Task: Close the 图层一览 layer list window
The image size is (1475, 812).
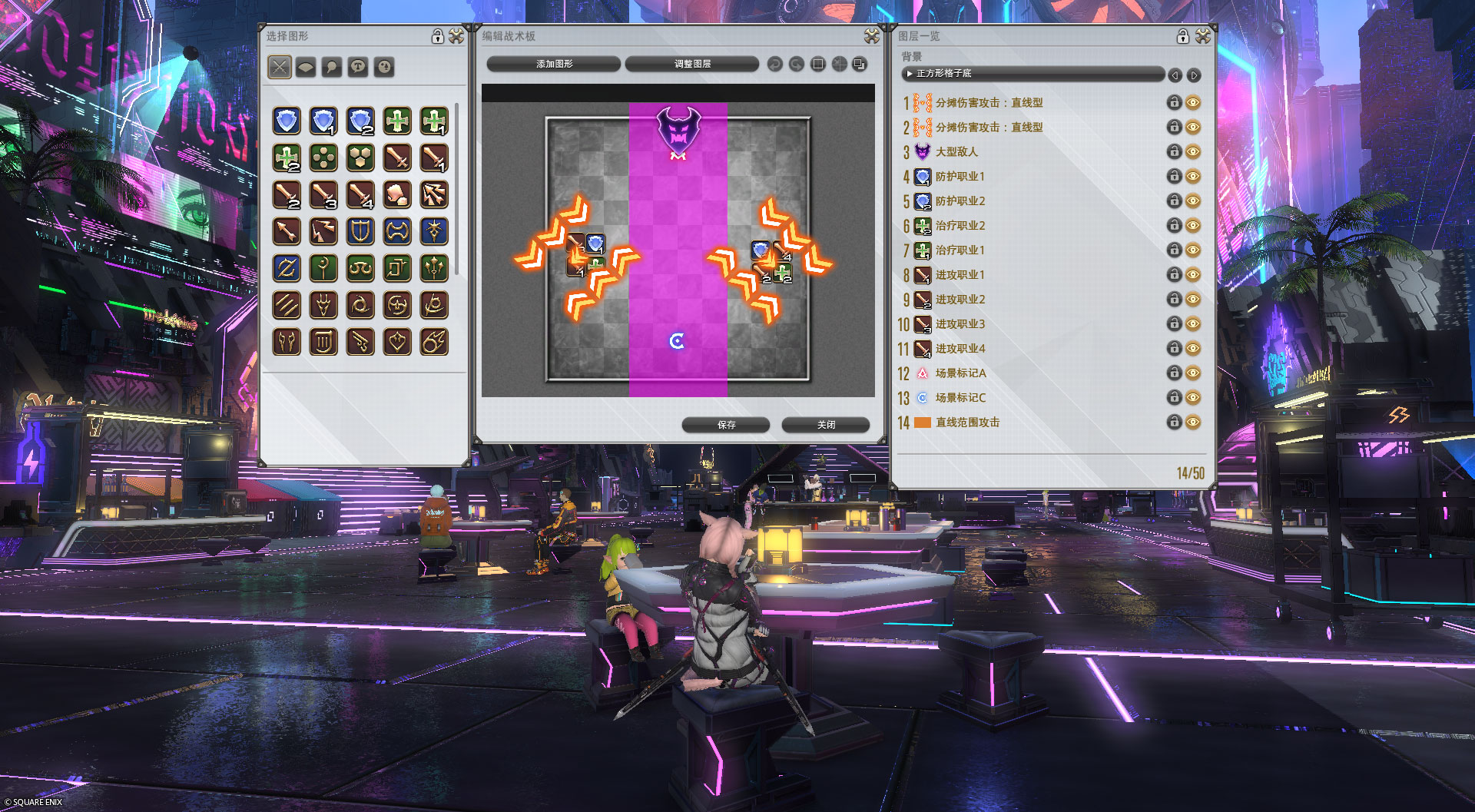Action: pyautogui.click(x=1203, y=36)
